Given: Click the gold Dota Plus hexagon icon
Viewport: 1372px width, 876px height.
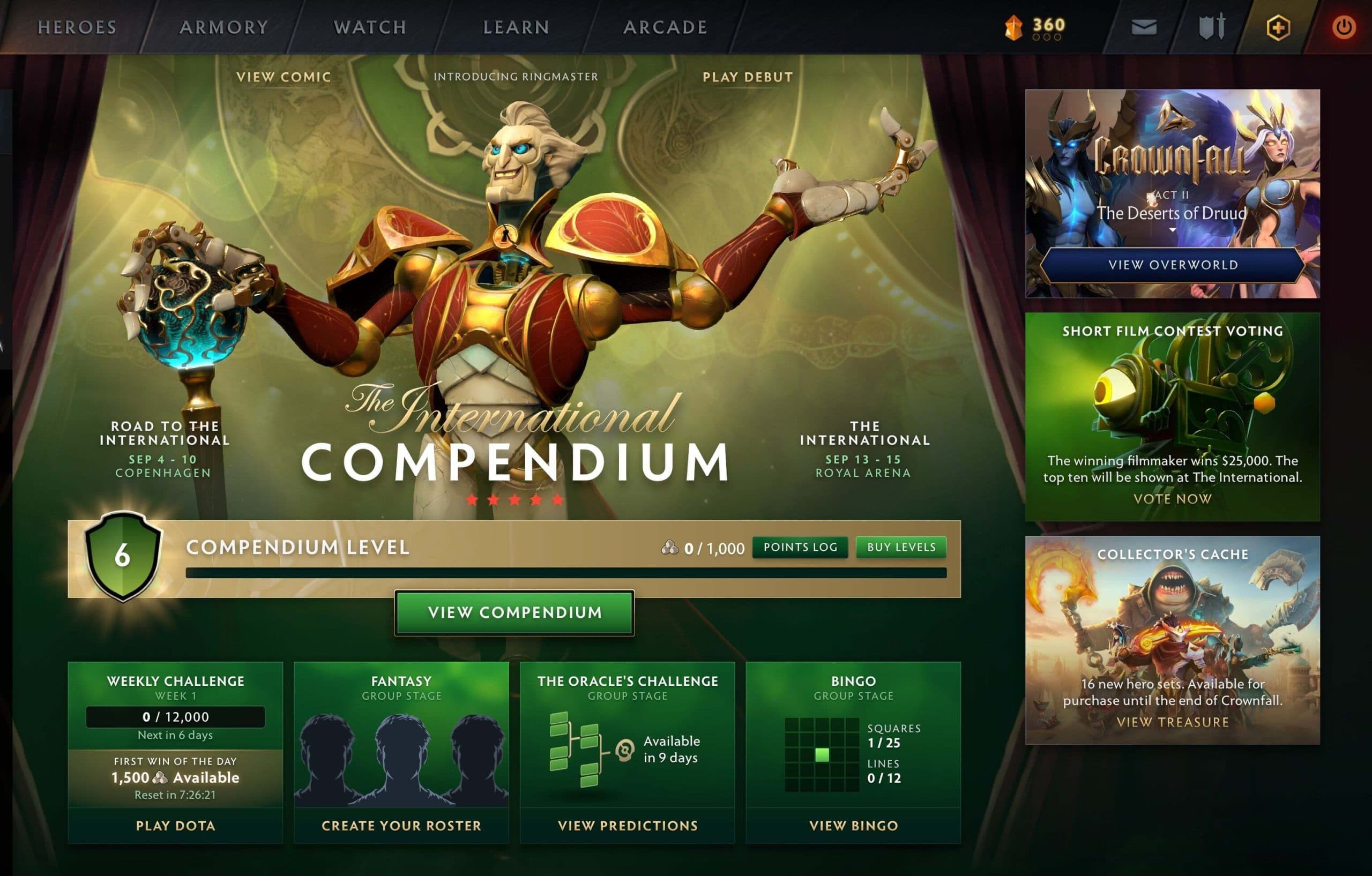Looking at the screenshot, I should [1279, 26].
